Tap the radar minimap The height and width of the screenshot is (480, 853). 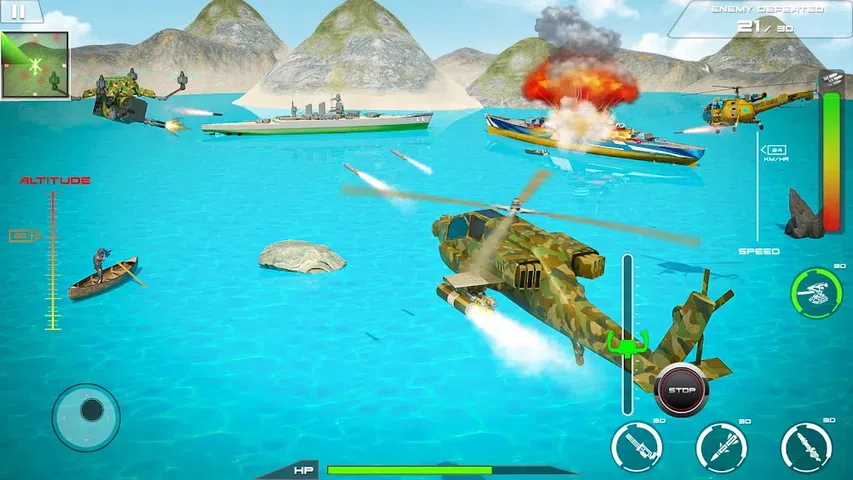click(35, 66)
